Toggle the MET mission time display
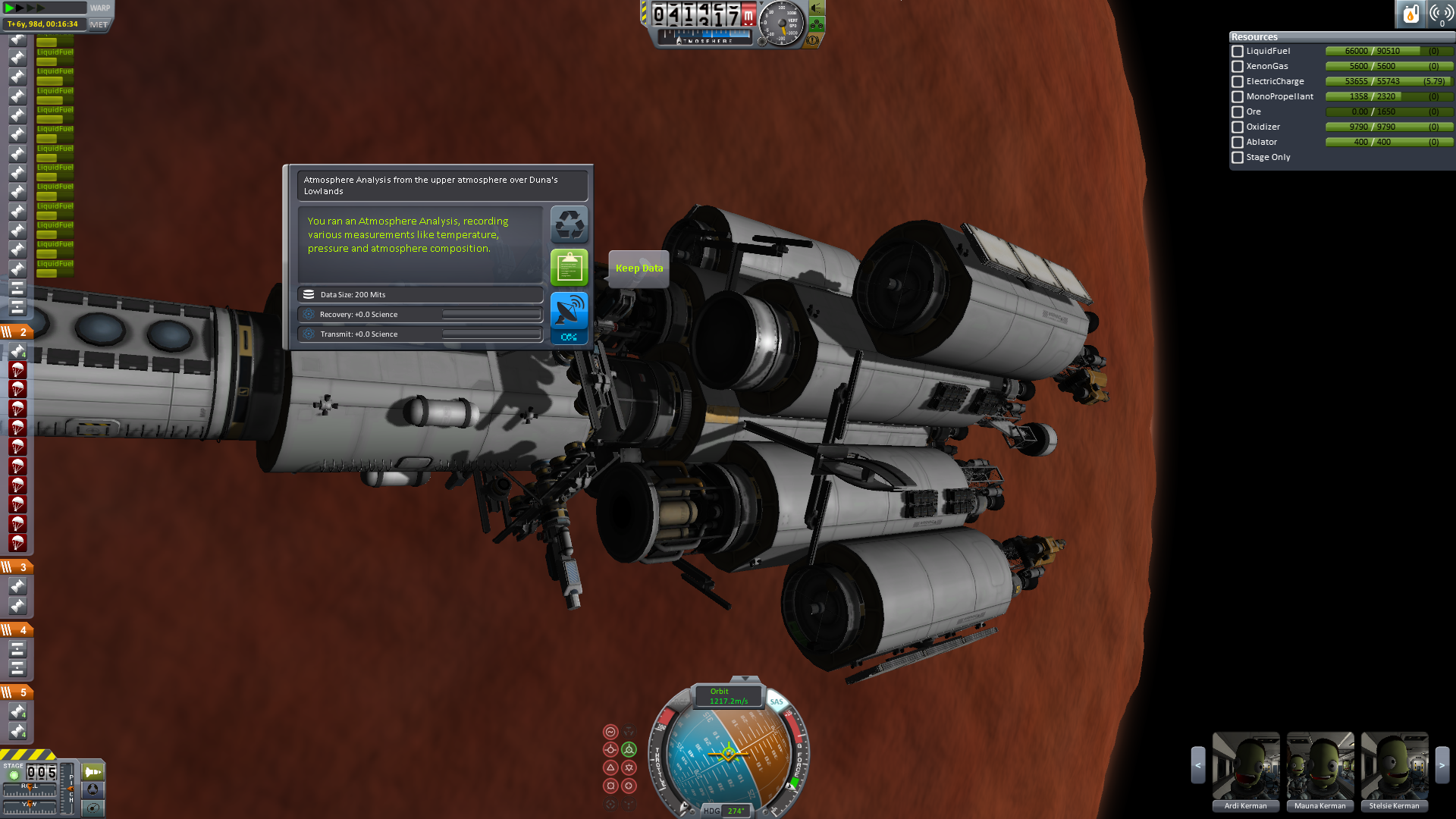 pyautogui.click(x=99, y=24)
